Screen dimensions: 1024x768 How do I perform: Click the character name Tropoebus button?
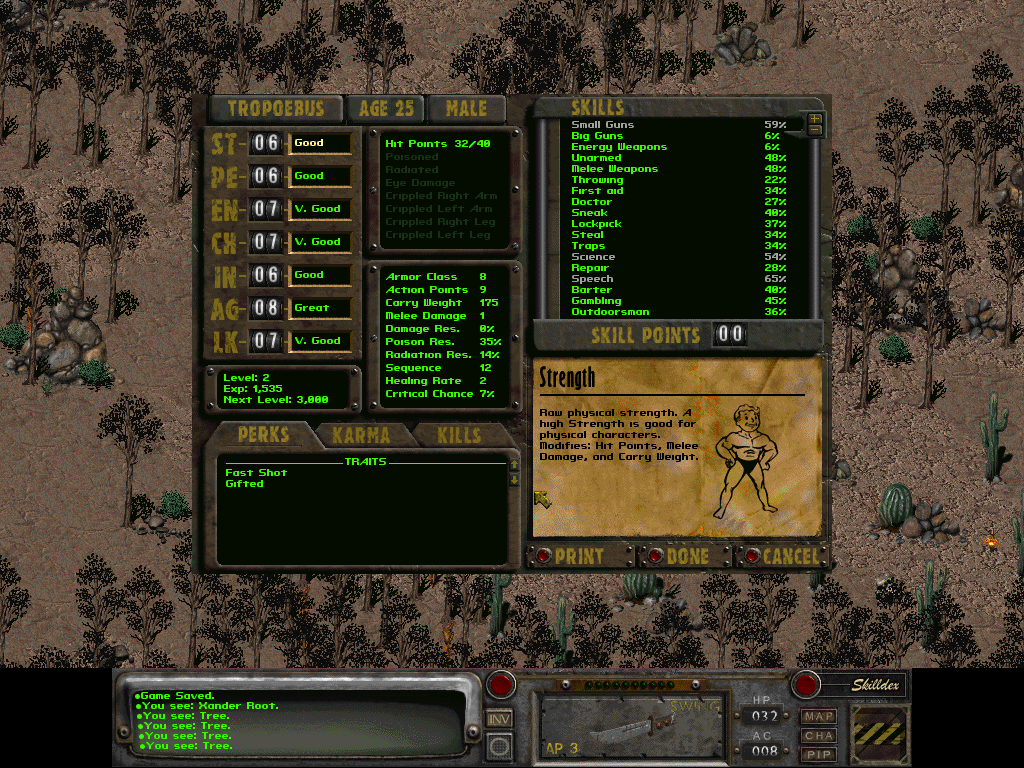[275, 109]
